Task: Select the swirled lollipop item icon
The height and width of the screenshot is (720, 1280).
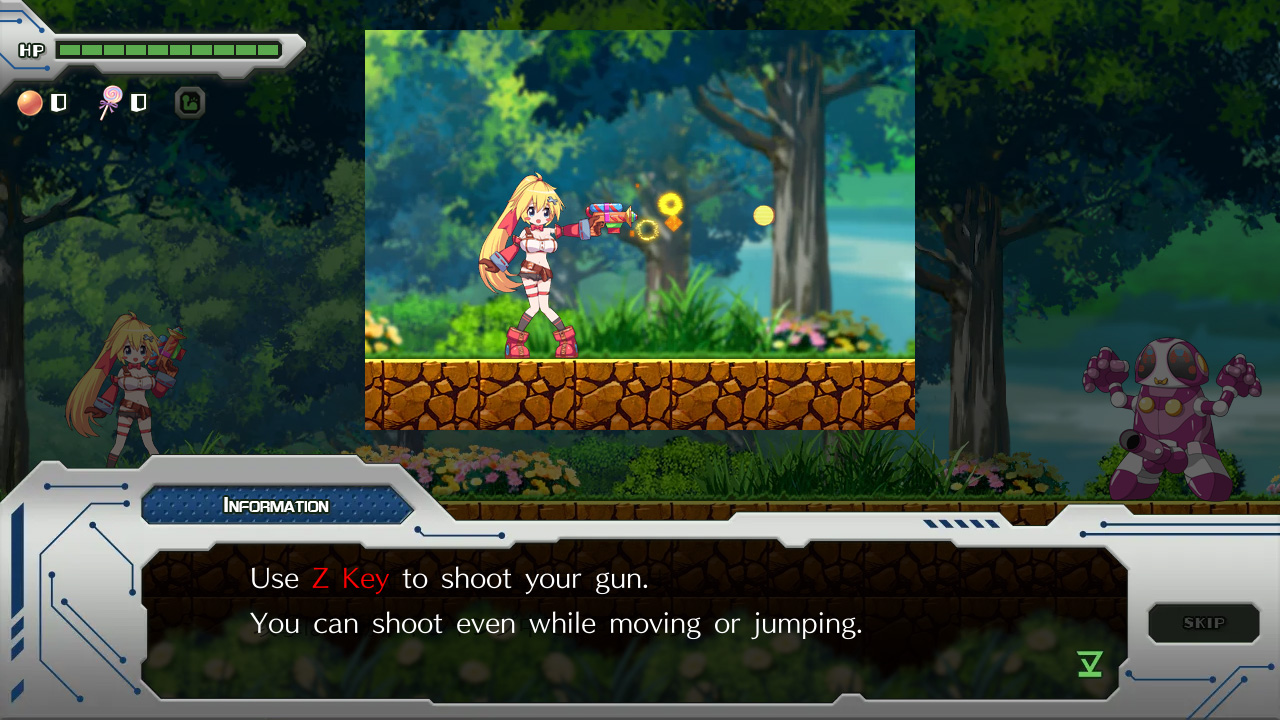Action: (110, 102)
